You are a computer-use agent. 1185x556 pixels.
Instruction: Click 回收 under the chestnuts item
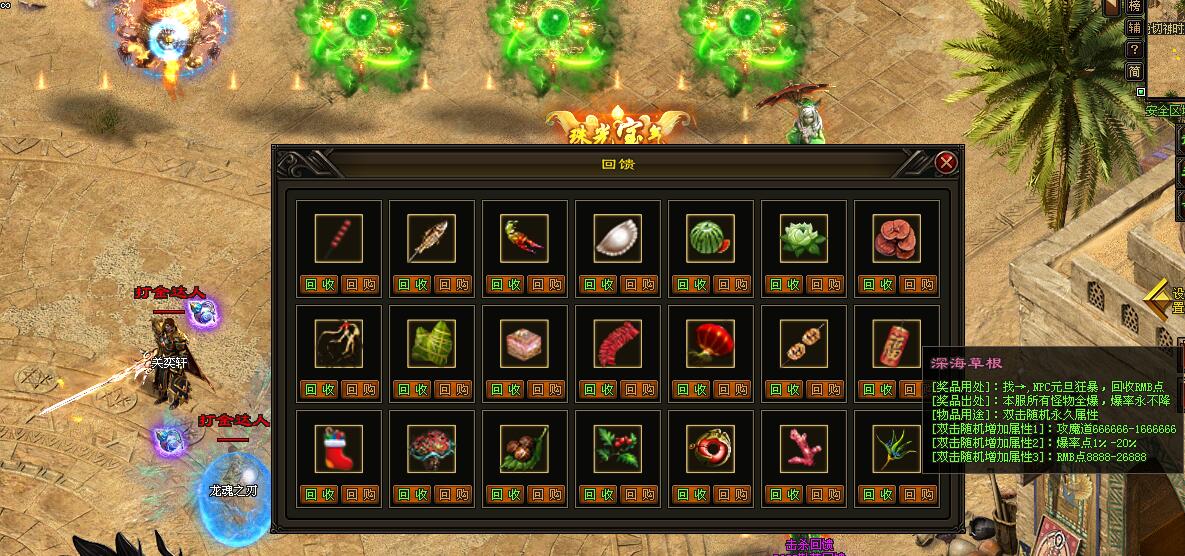[x=505, y=494]
